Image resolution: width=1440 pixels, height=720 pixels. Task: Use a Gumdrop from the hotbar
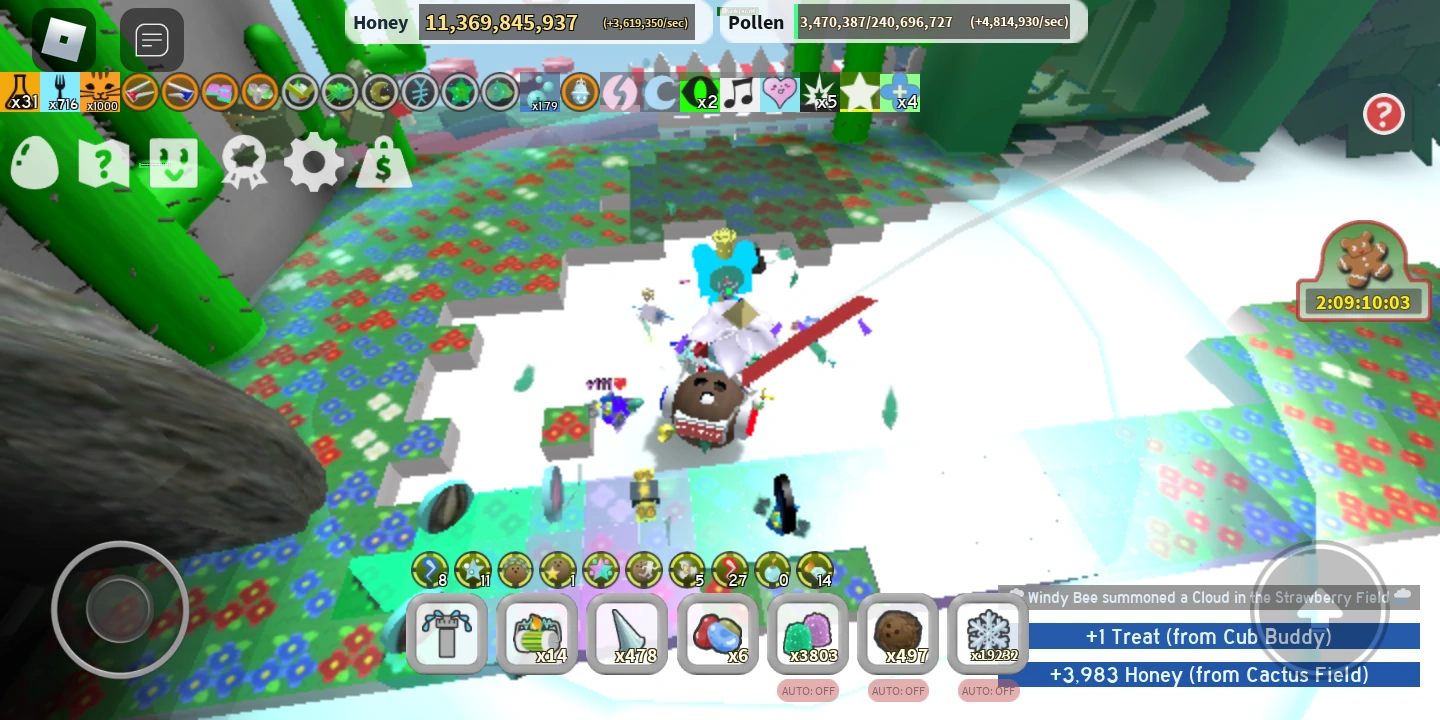tap(807, 634)
